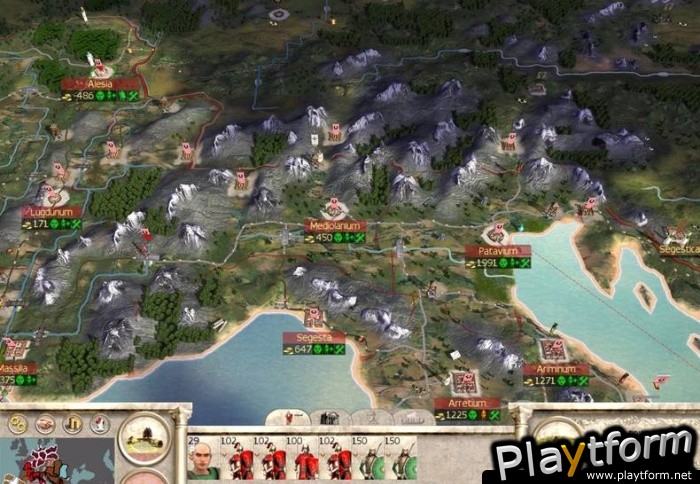This screenshot has width=700, height=484.
Task: Open the golden columns button
Action: coord(73,425)
